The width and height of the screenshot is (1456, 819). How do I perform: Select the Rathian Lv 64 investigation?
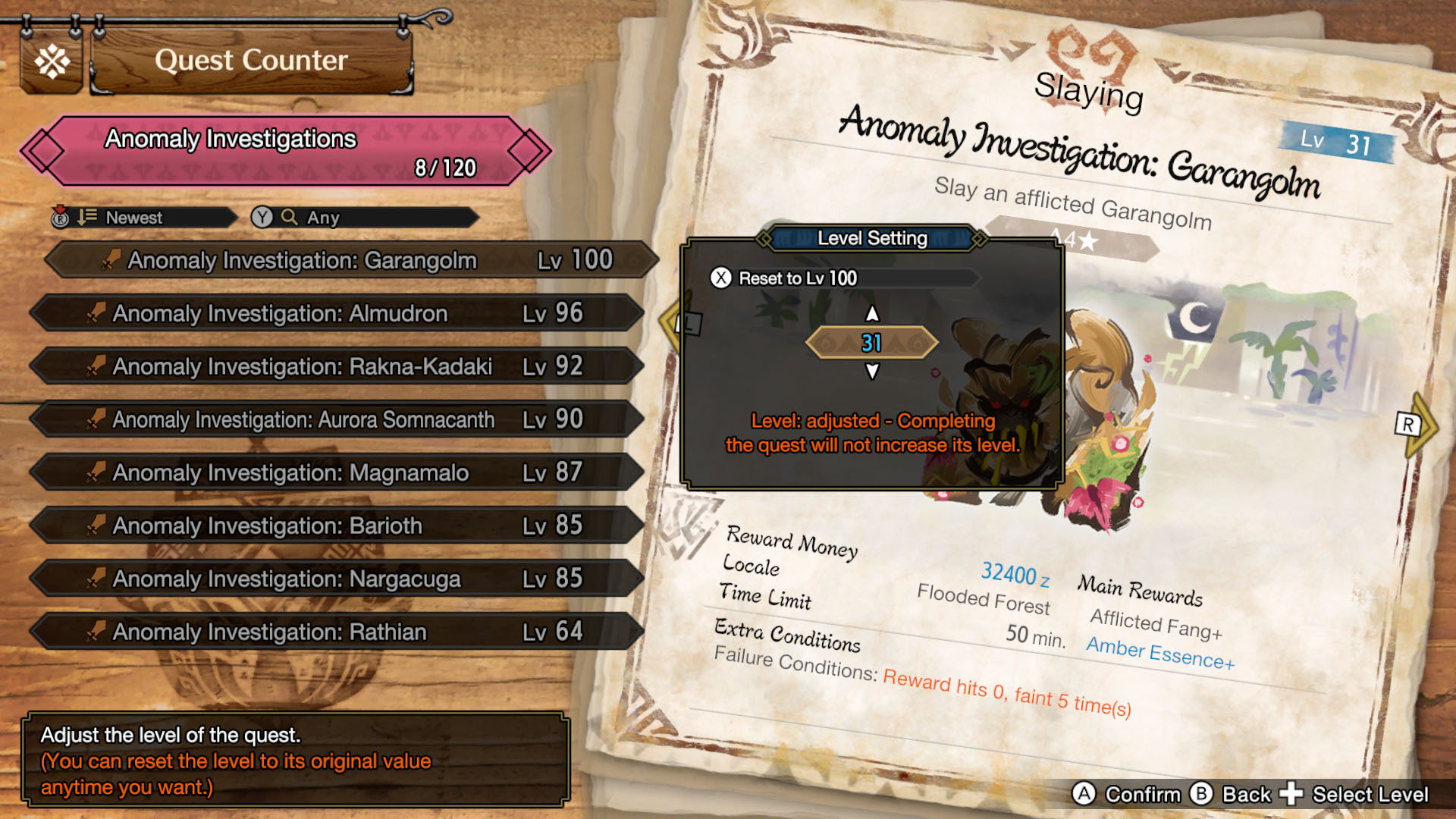click(x=337, y=632)
